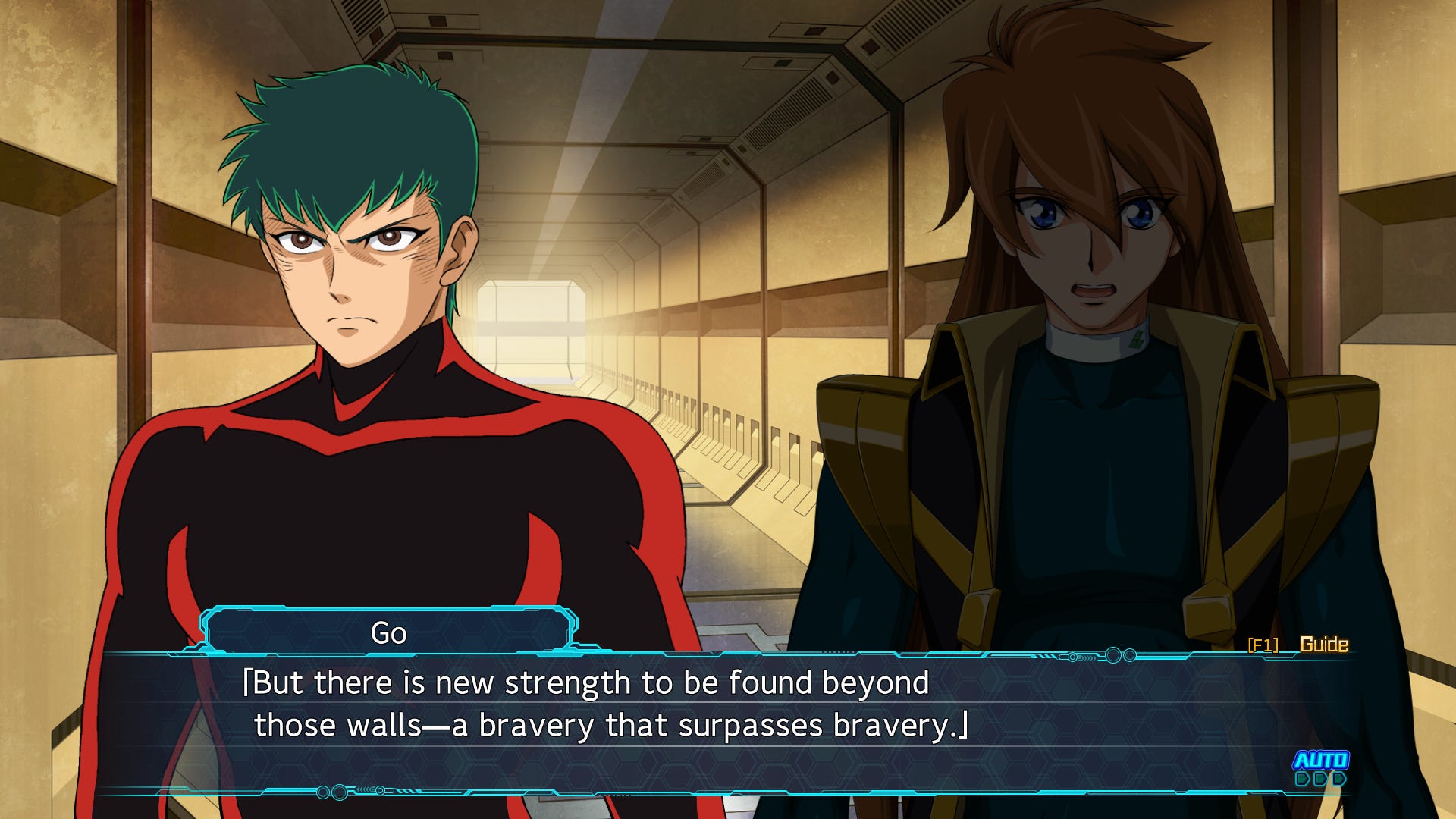Click the [F1] key prompt icon

(x=1263, y=645)
